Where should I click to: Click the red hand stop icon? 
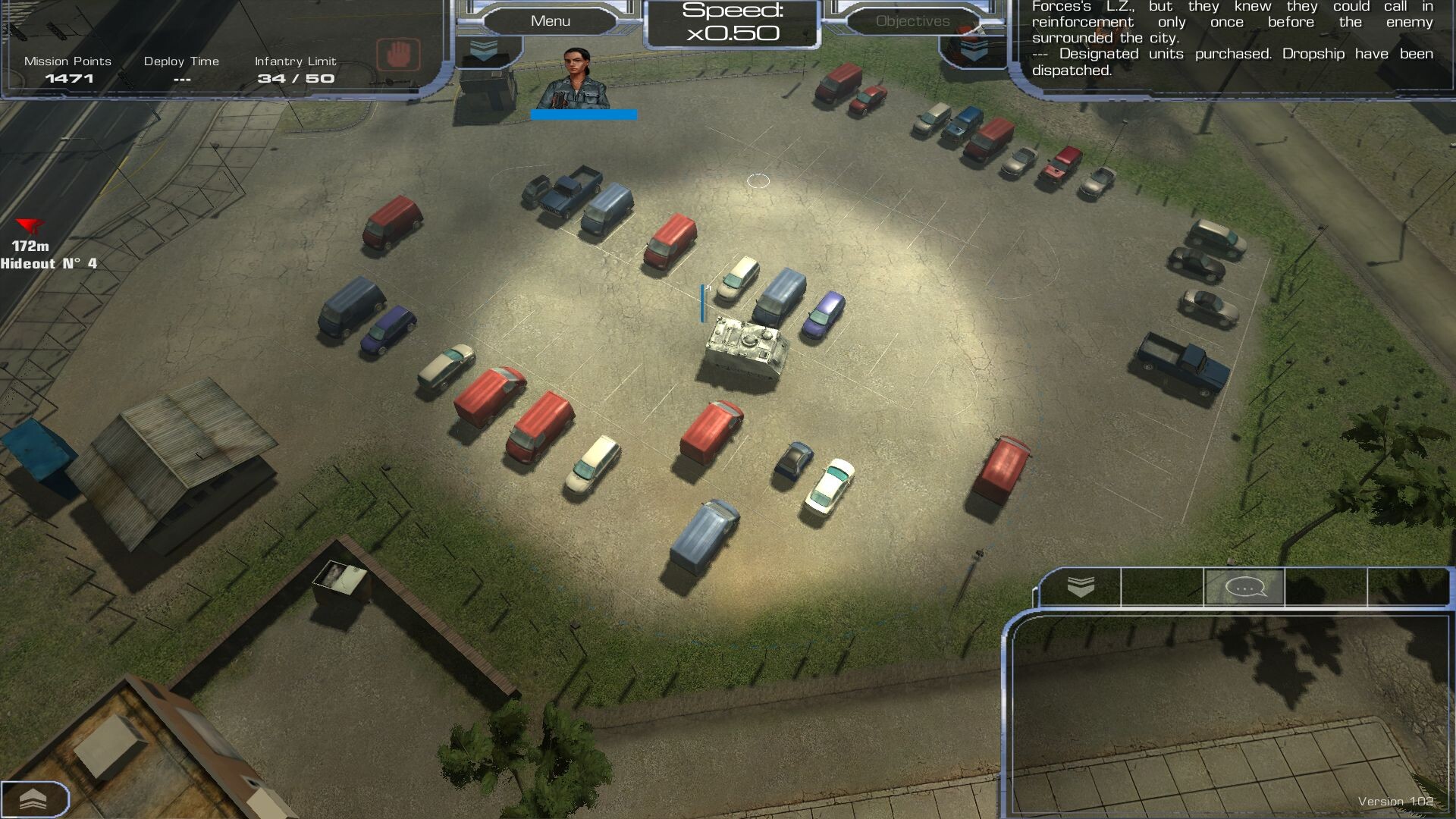pyautogui.click(x=398, y=55)
